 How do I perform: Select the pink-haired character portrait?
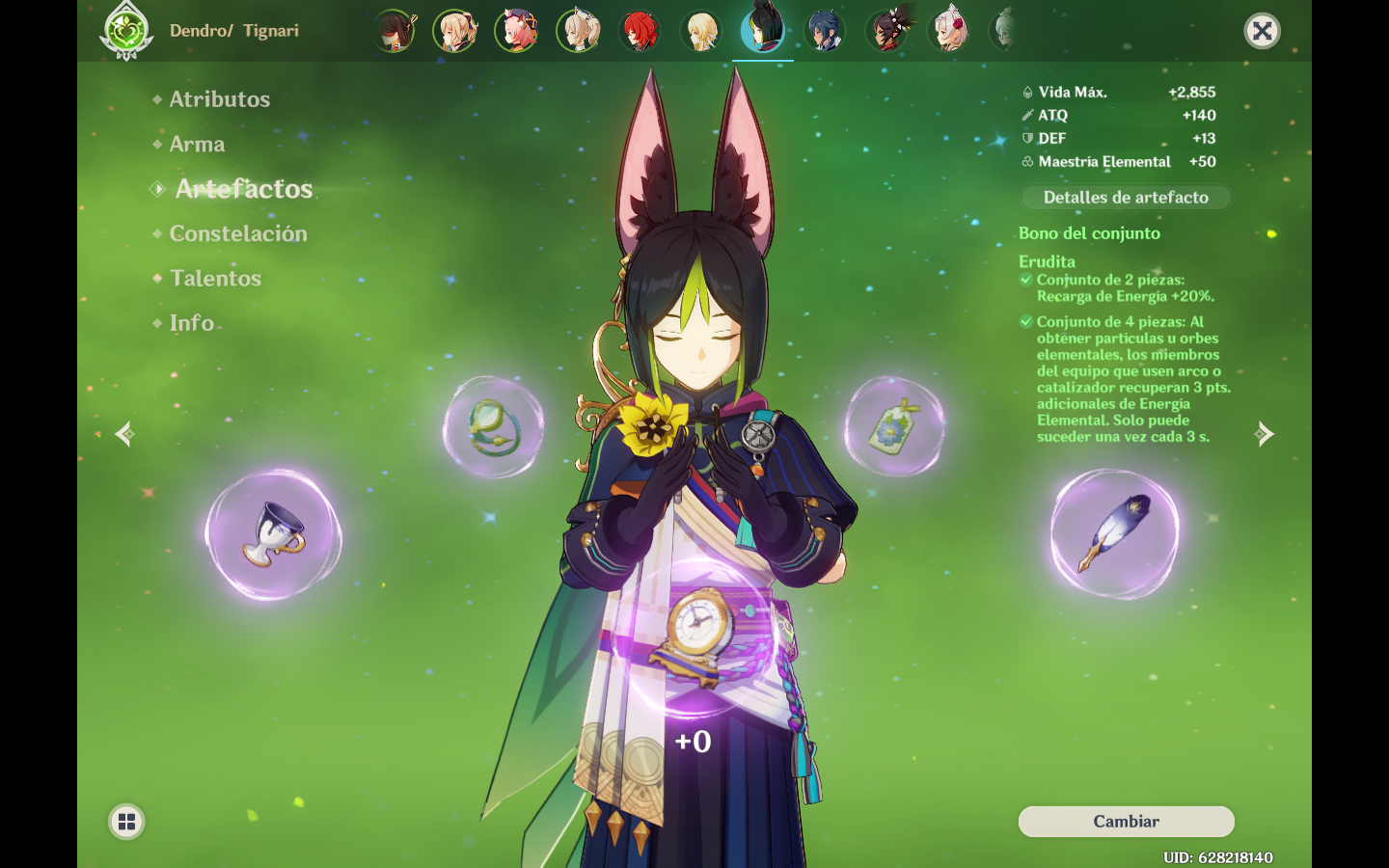click(x=517, y=32)
